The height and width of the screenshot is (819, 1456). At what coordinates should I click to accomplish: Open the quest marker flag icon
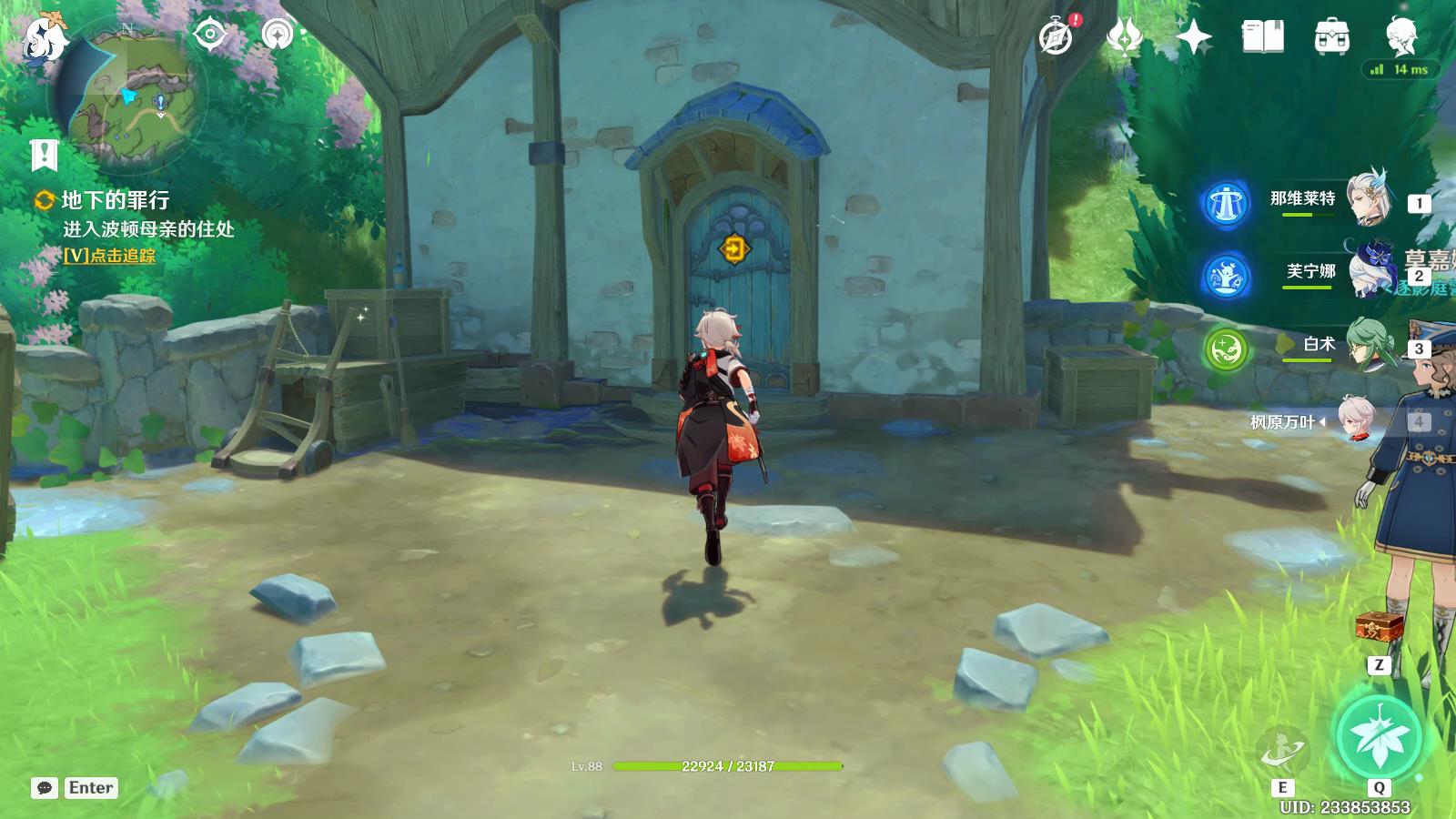(44, 156)
